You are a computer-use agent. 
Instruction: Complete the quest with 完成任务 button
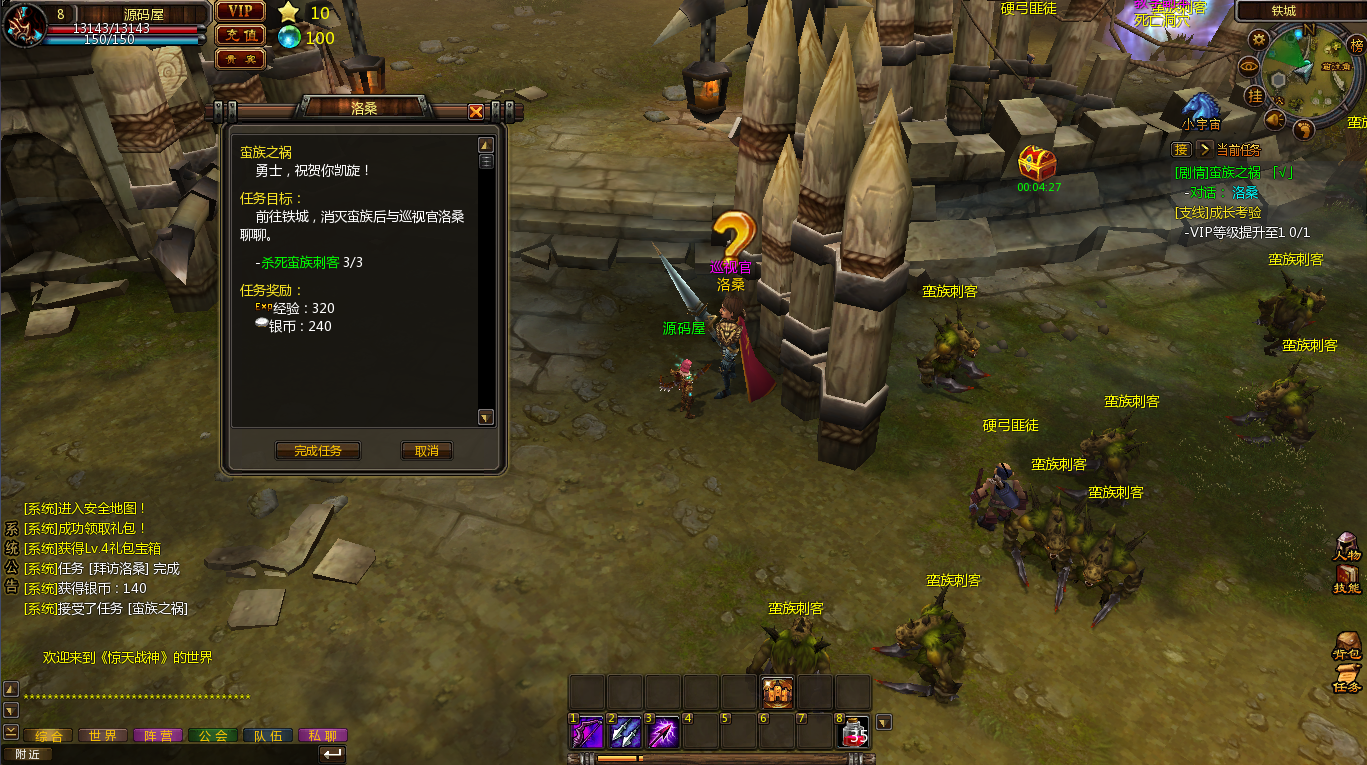tap(317, 451)
